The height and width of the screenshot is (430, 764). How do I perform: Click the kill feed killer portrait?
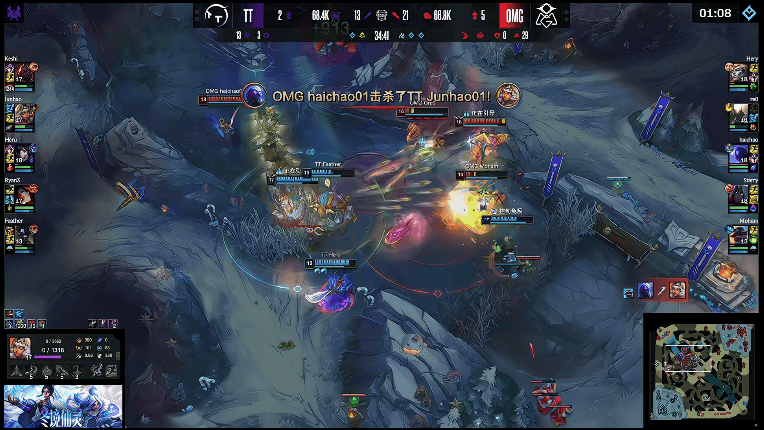tap(255, 95)
